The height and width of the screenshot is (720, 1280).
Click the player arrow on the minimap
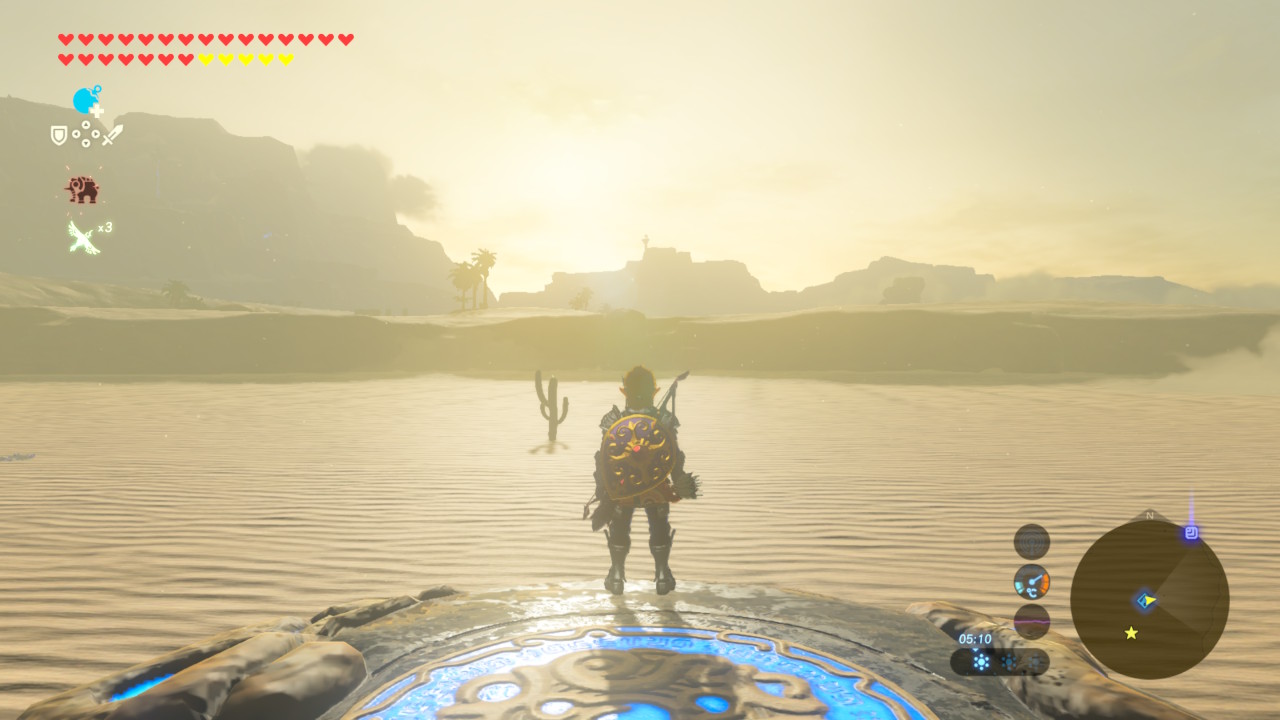point(1146,600)
